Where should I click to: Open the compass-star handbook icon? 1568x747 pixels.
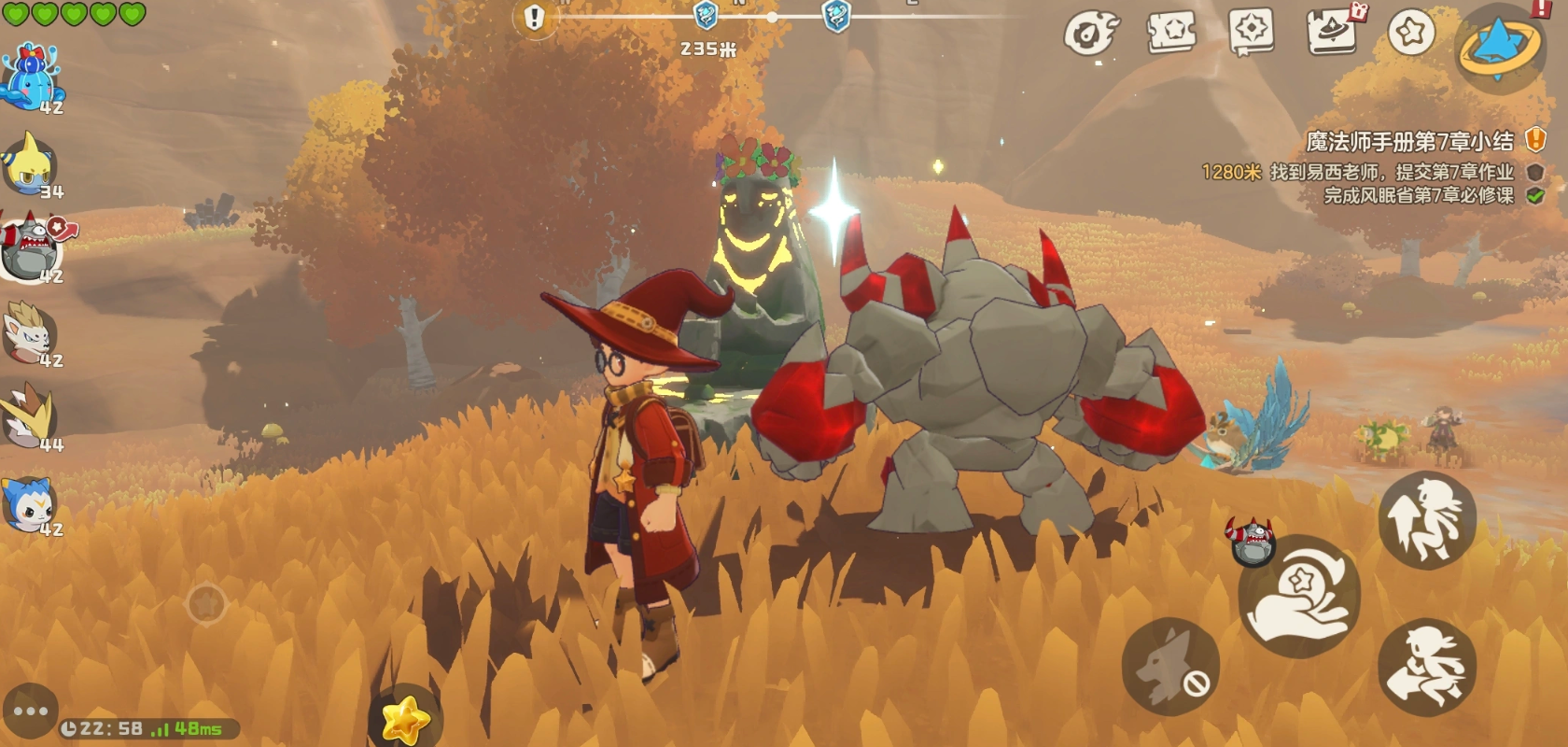tap(1251, 33)
